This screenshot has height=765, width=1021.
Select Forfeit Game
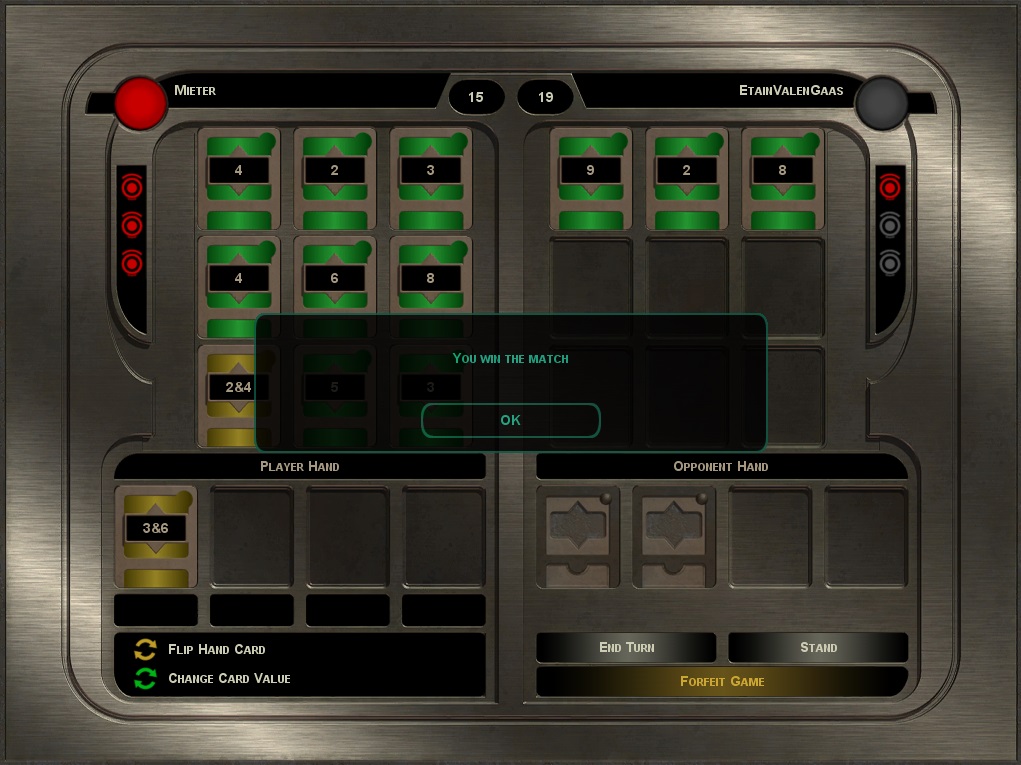[722, 681]
